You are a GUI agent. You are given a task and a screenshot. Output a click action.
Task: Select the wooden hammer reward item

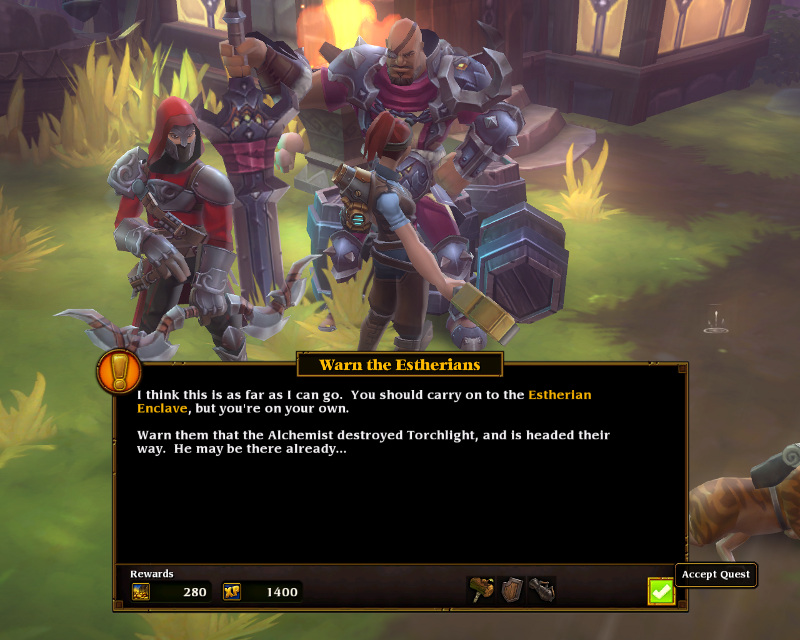point(481,590)
